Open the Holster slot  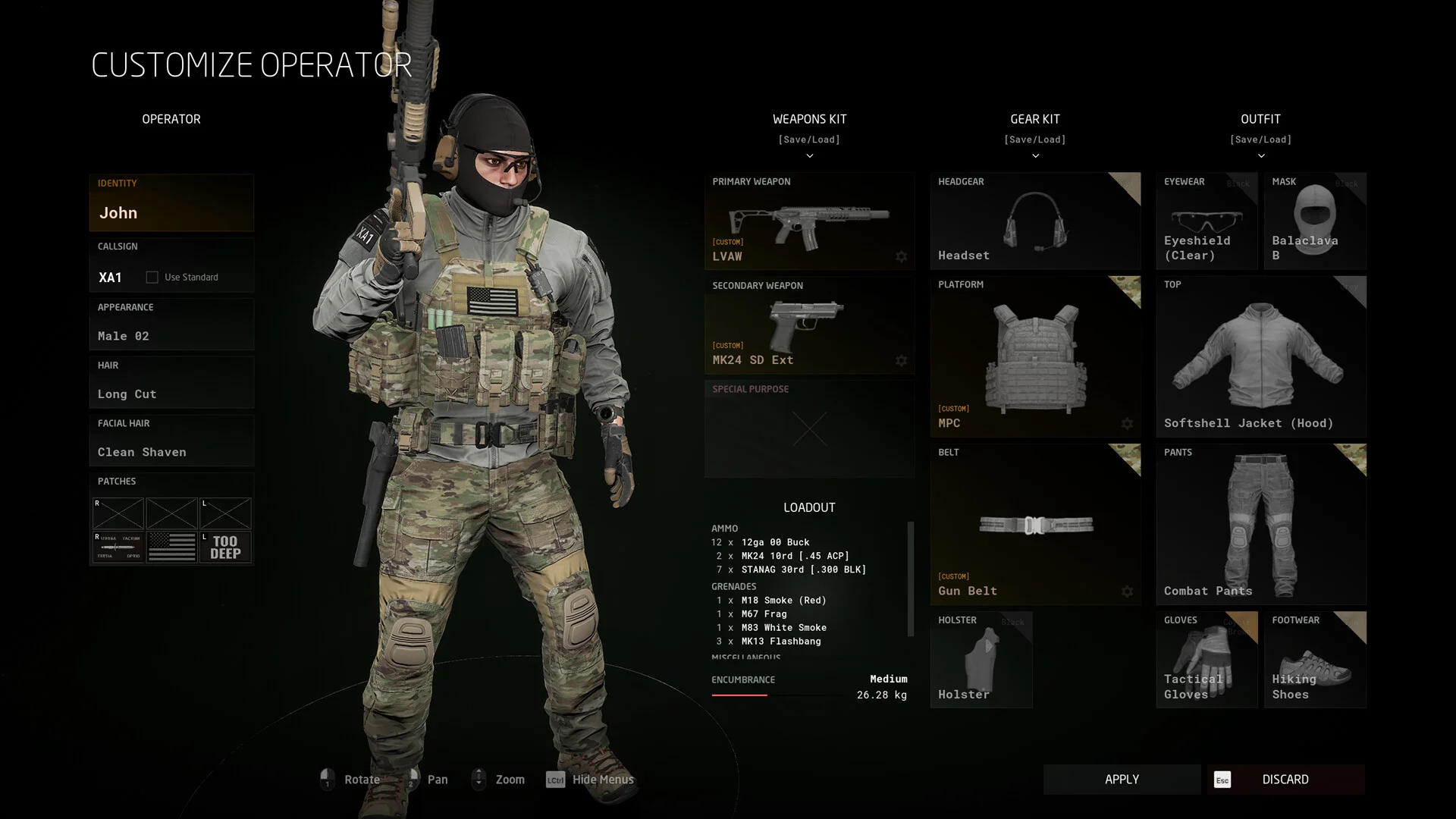point(981,660)
